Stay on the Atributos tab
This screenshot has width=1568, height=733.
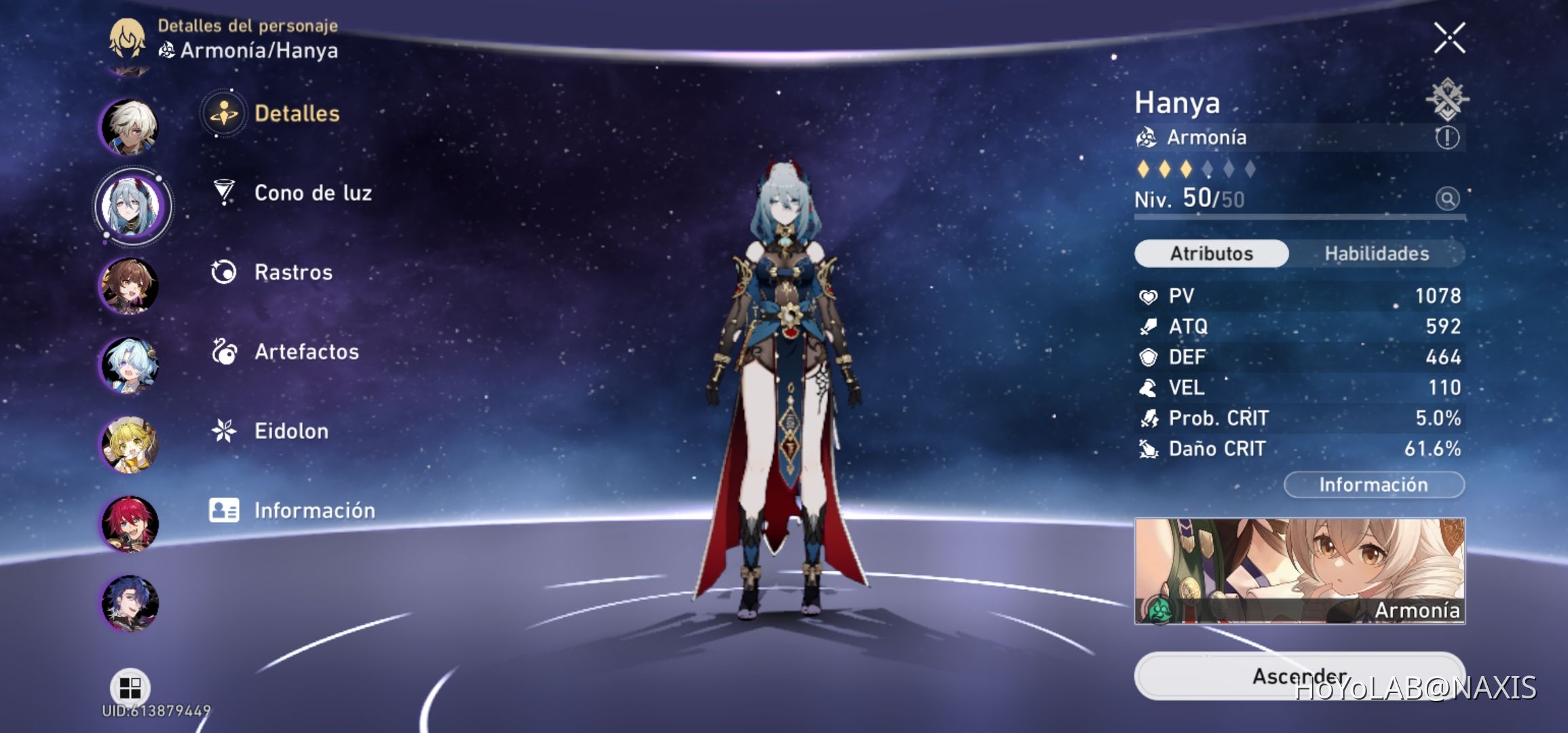click(x=1210, y=253)
